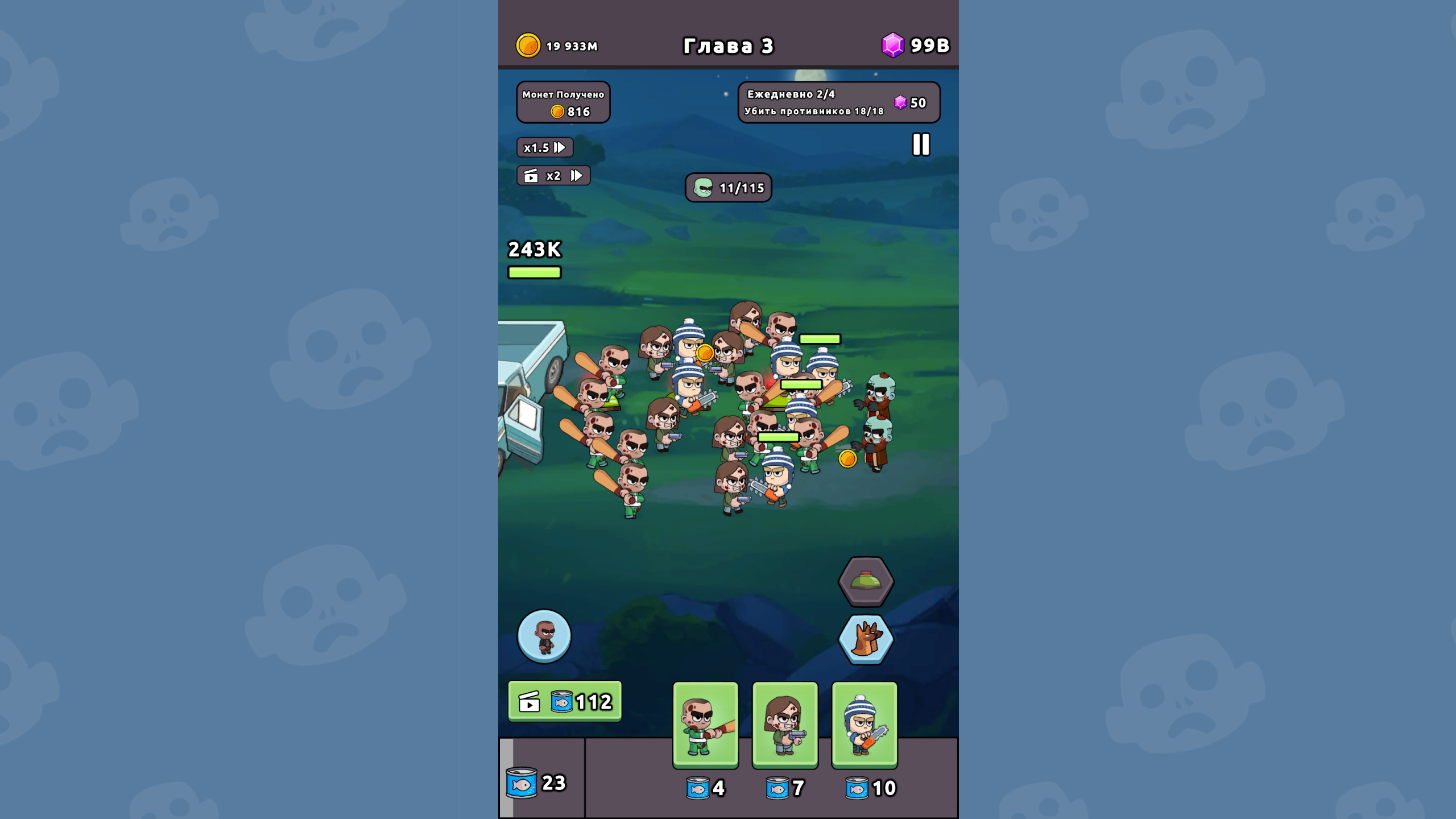Expand the Монет Получено coin summary

click(x=562, y=102)
